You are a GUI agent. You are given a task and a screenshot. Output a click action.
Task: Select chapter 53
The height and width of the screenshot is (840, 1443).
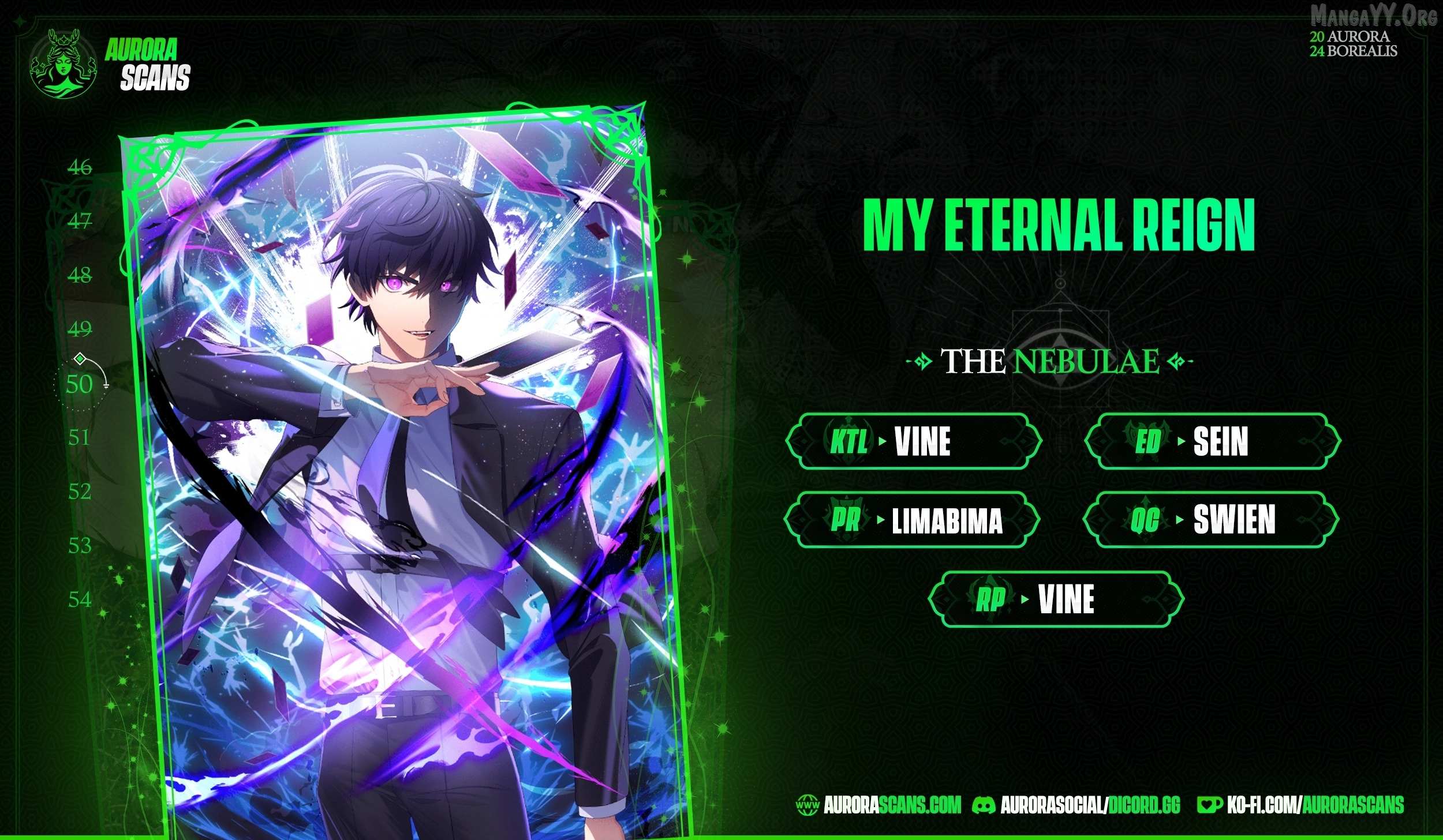click(x=80, y=546)
